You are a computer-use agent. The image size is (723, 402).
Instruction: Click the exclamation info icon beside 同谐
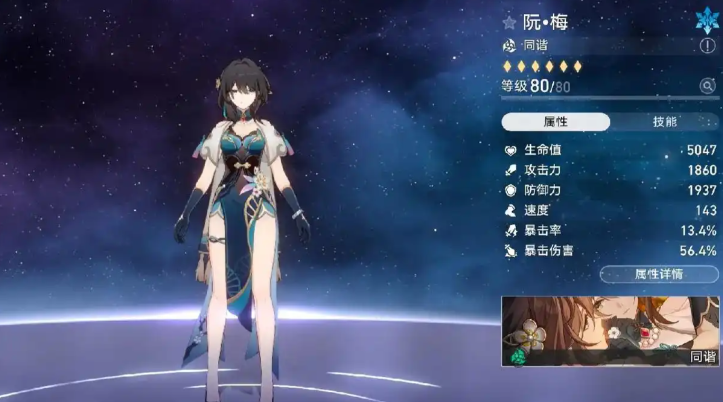click(x=709, y=46)
